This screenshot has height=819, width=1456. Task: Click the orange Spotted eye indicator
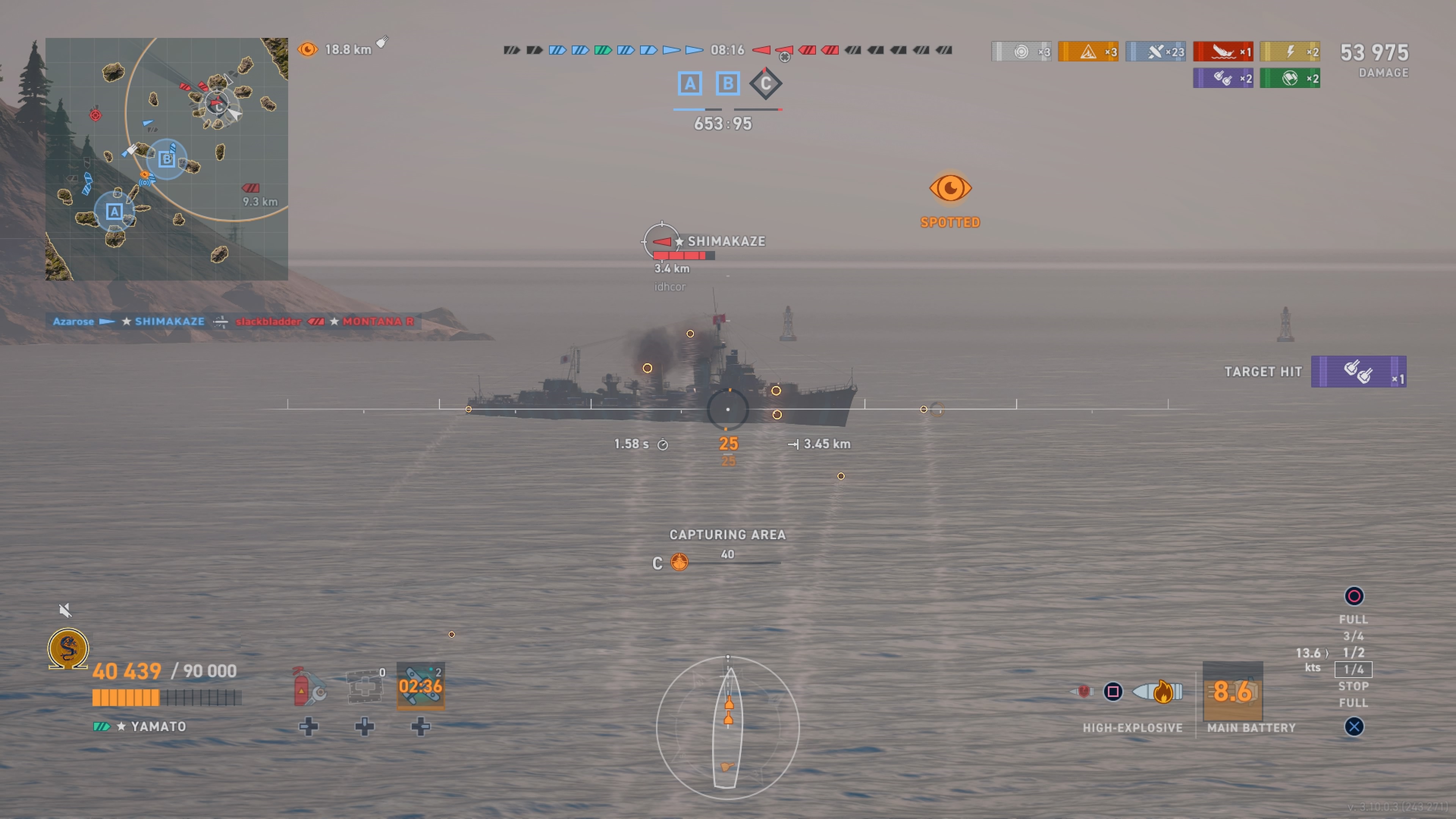pyautogui.click(x=950, y=188)
